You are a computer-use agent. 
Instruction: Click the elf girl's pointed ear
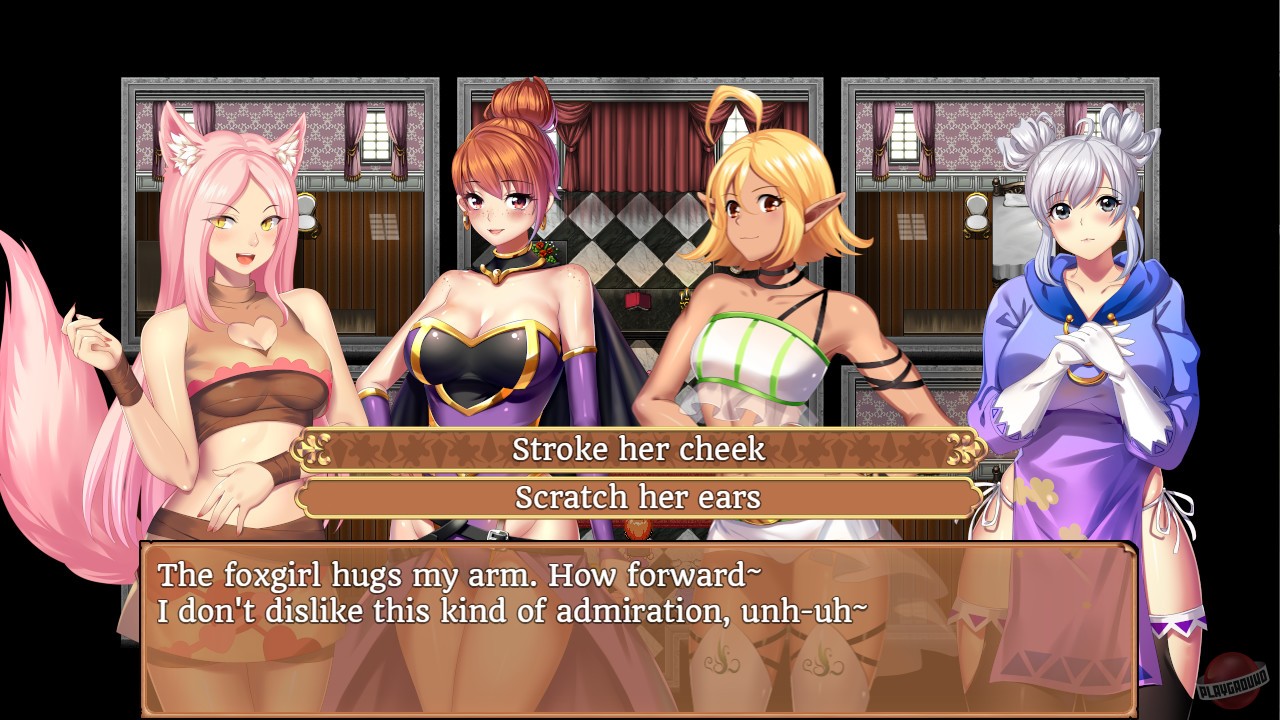(x=823, y=210)
